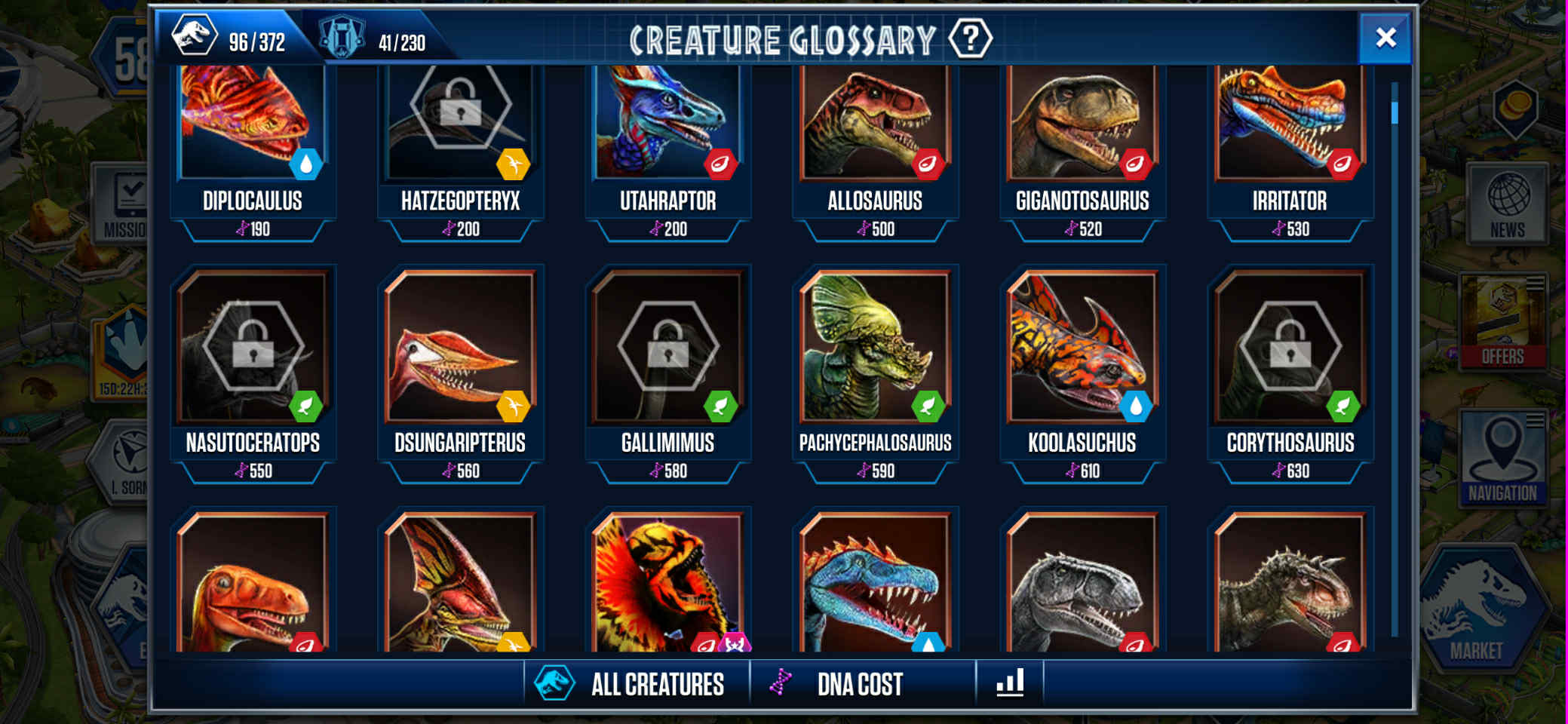Close the Creature Glossary window
Viewport: 1568px width, 724px height.
pyautogui.click(x=1385, y=38)
